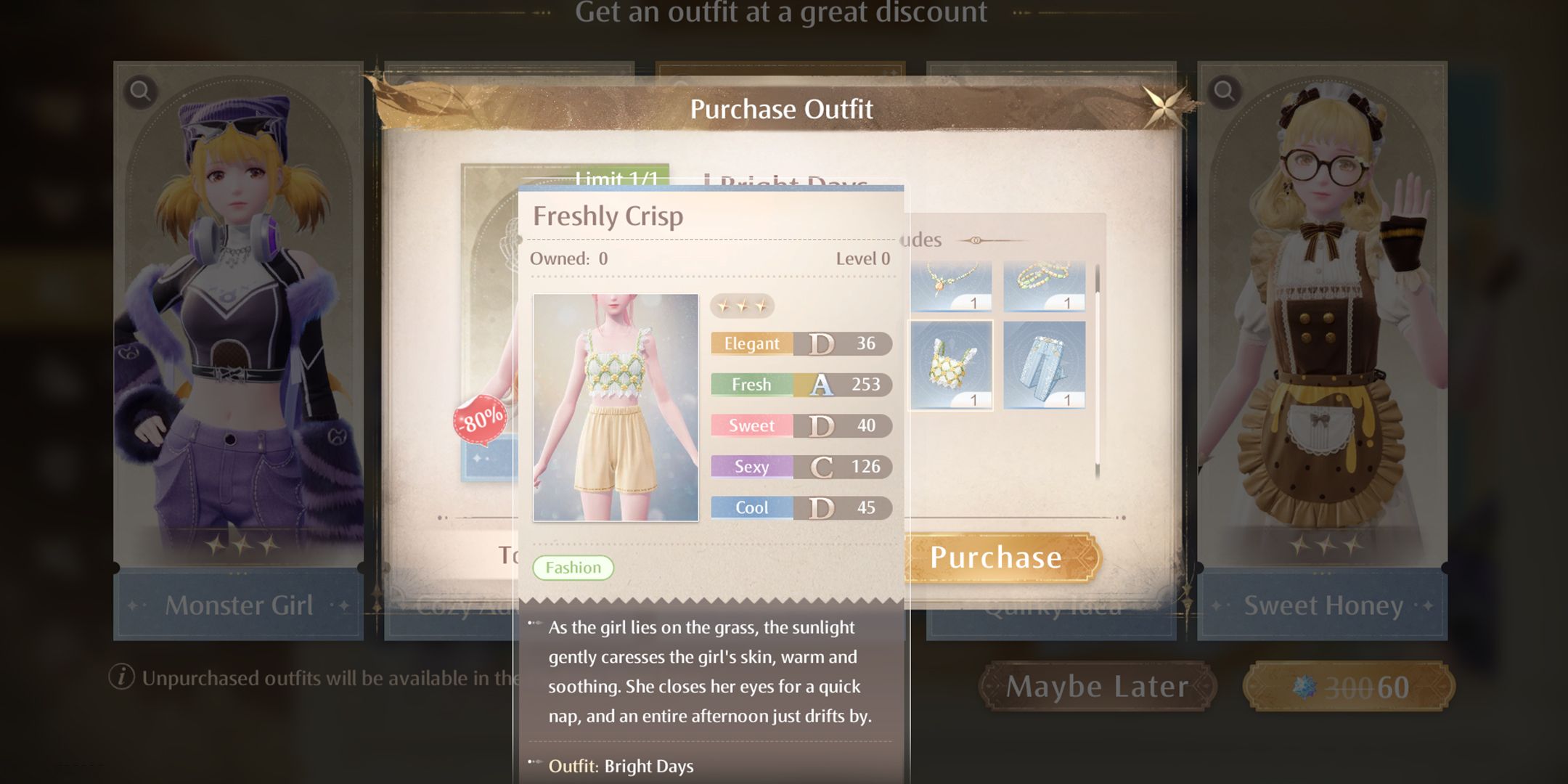Select the necklace accessory icon in Includes
Image resolution: width=1568 pixels, height=784 pixels.
(951, 283)
